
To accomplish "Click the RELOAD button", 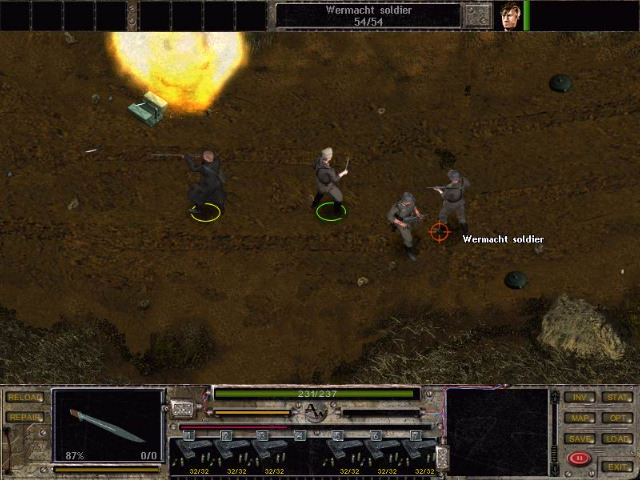I will pos(24,398).
